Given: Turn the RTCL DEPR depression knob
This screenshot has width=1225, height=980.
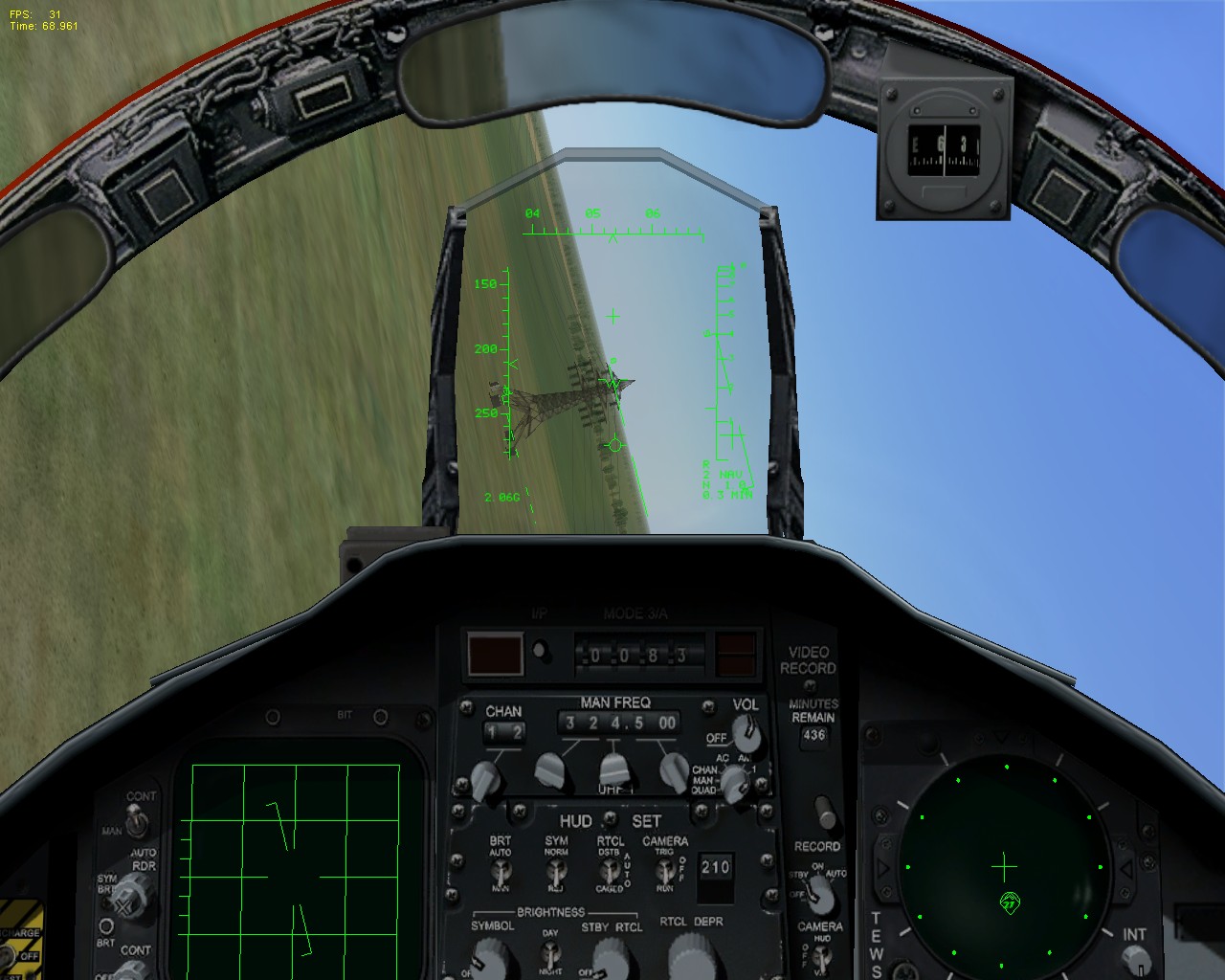Looking at the screenshot, I should (x=691, y=956).
